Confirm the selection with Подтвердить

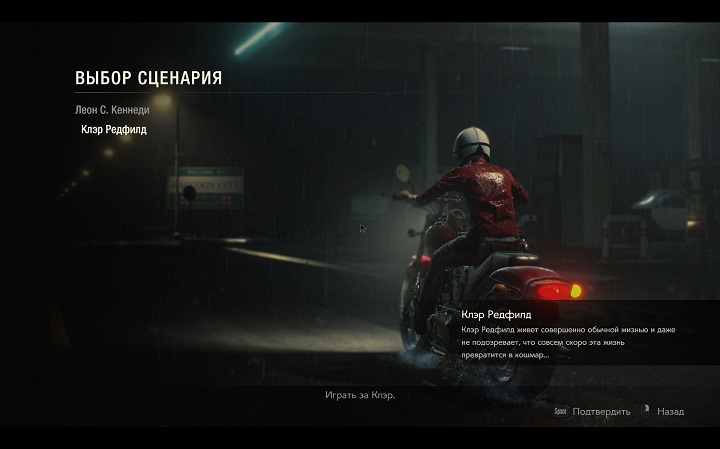[x=599, y=411]
